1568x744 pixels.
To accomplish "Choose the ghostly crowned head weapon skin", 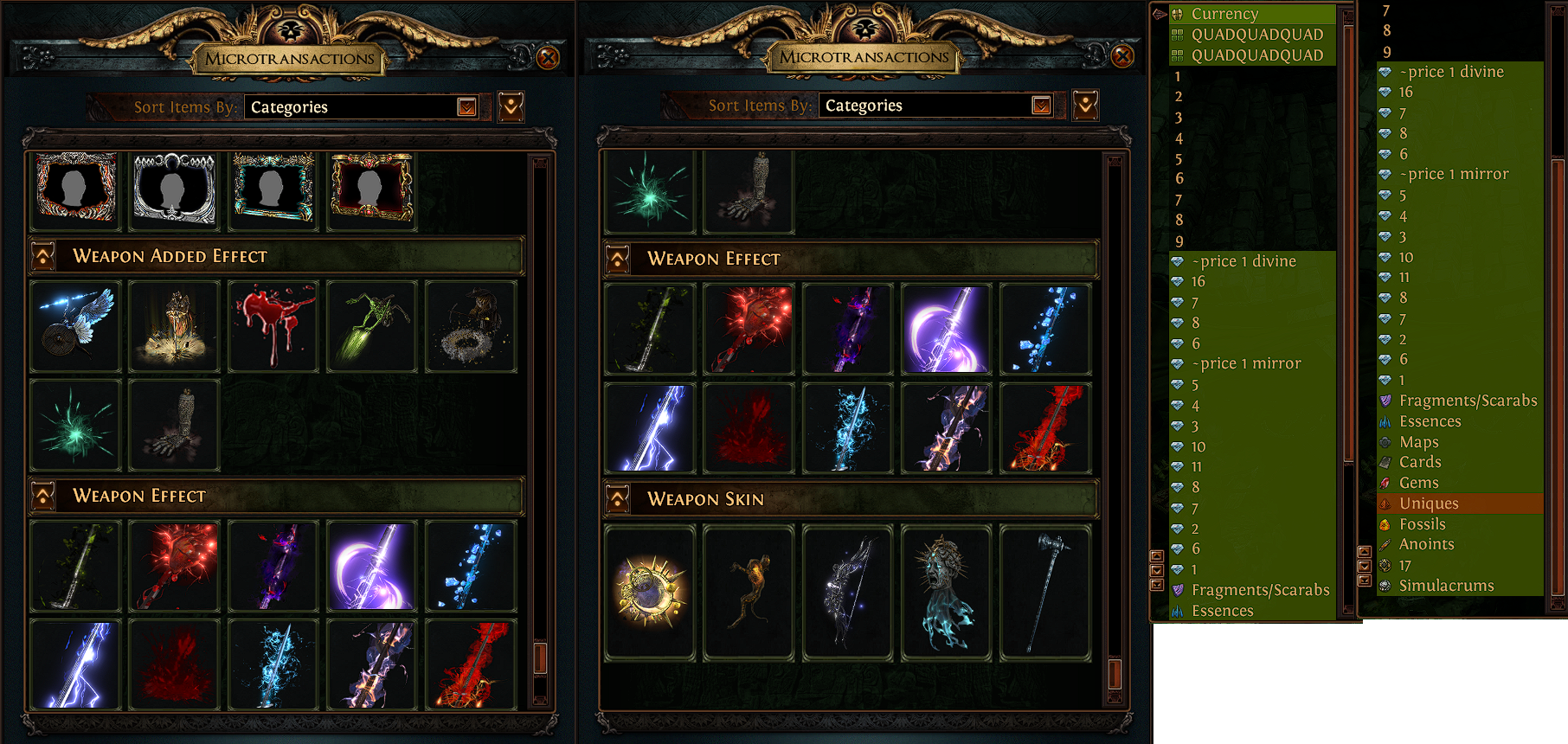I will 946,593.
